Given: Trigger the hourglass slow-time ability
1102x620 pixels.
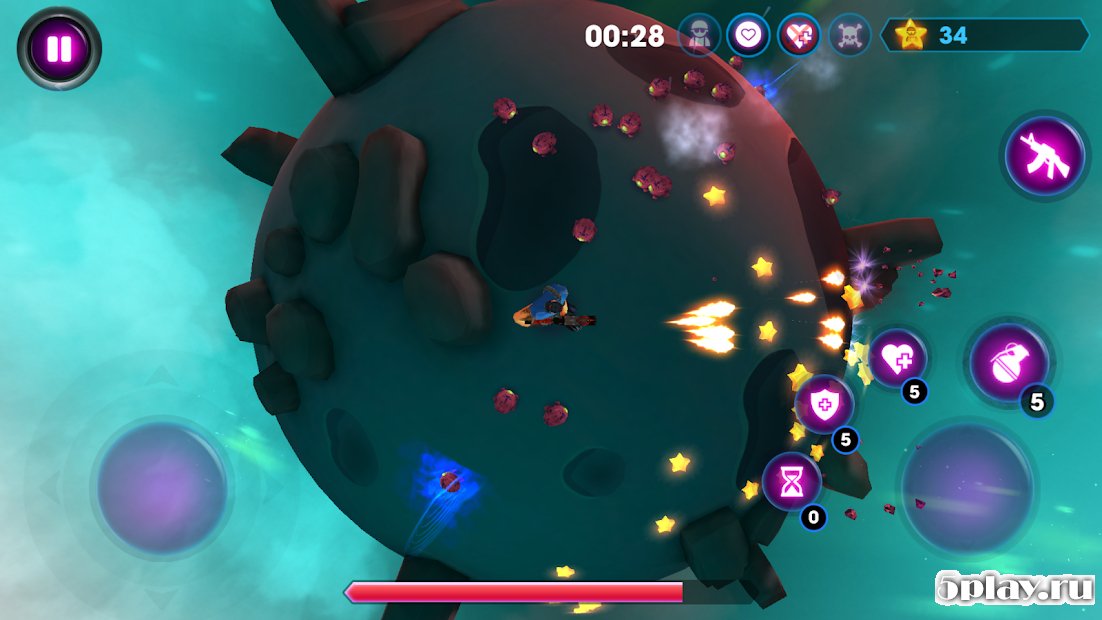Looking at the screenshot, I should [792, 482].
